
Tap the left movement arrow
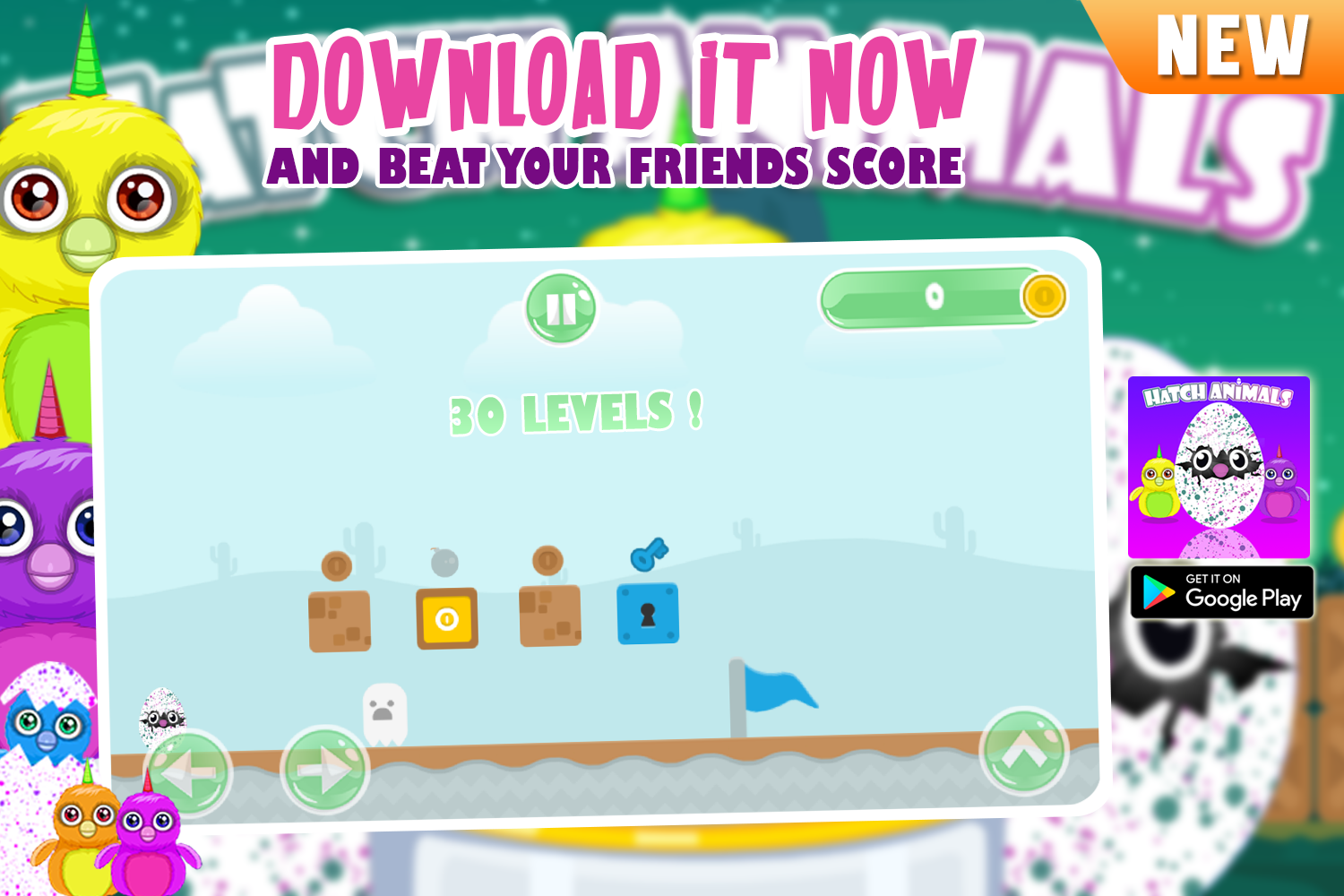click(x=189, y=772)
